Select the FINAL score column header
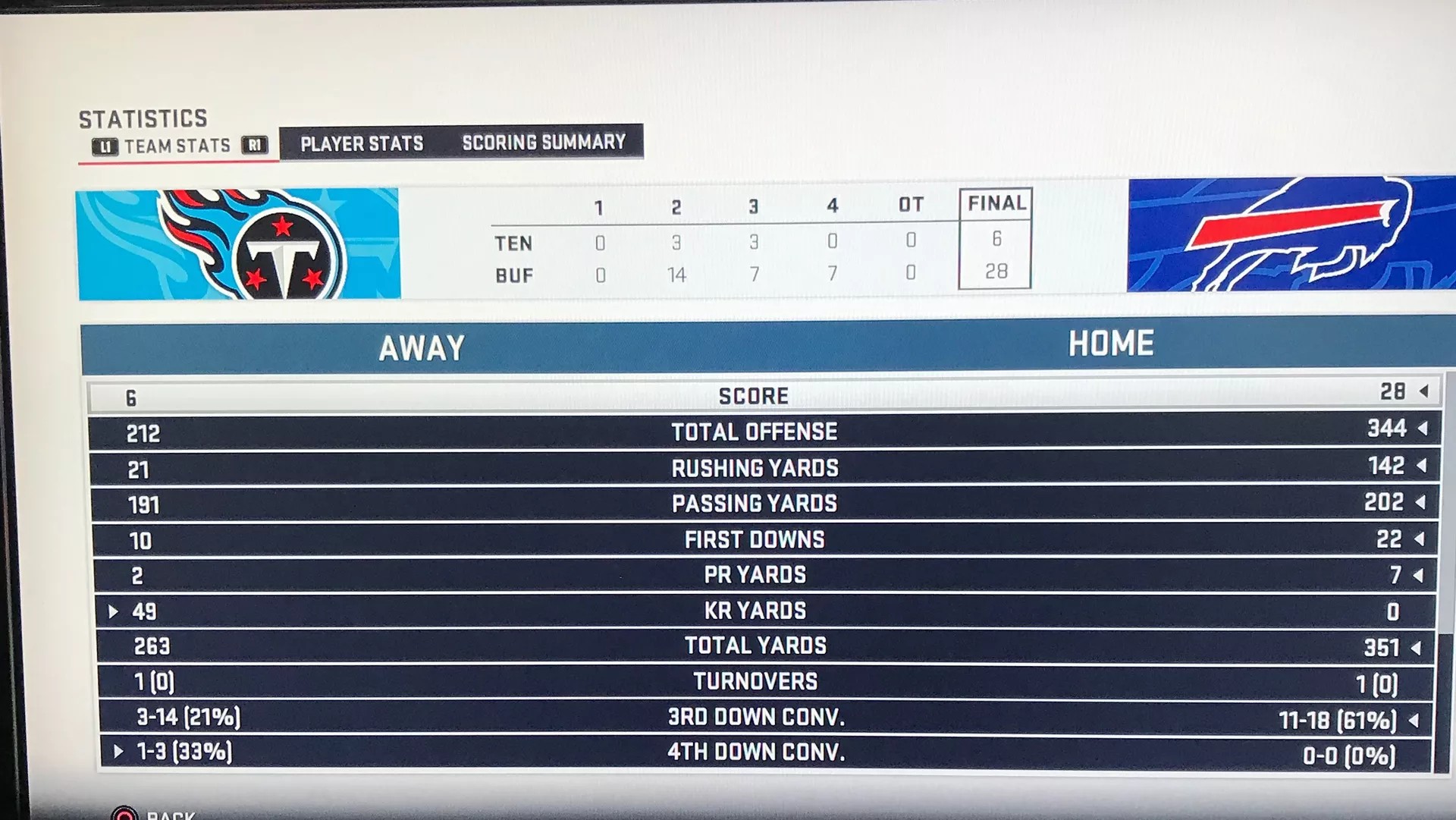 coord(995,203)
